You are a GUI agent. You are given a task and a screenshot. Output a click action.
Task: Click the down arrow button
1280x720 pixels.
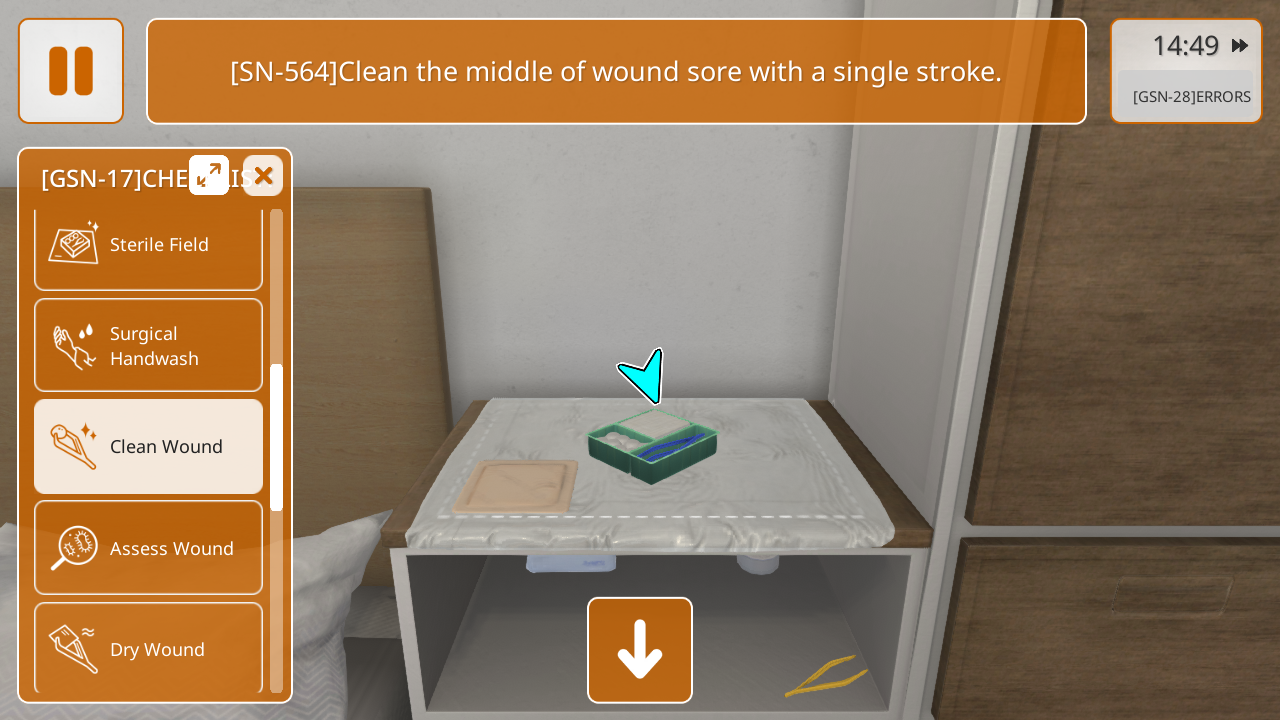(640, 650)
